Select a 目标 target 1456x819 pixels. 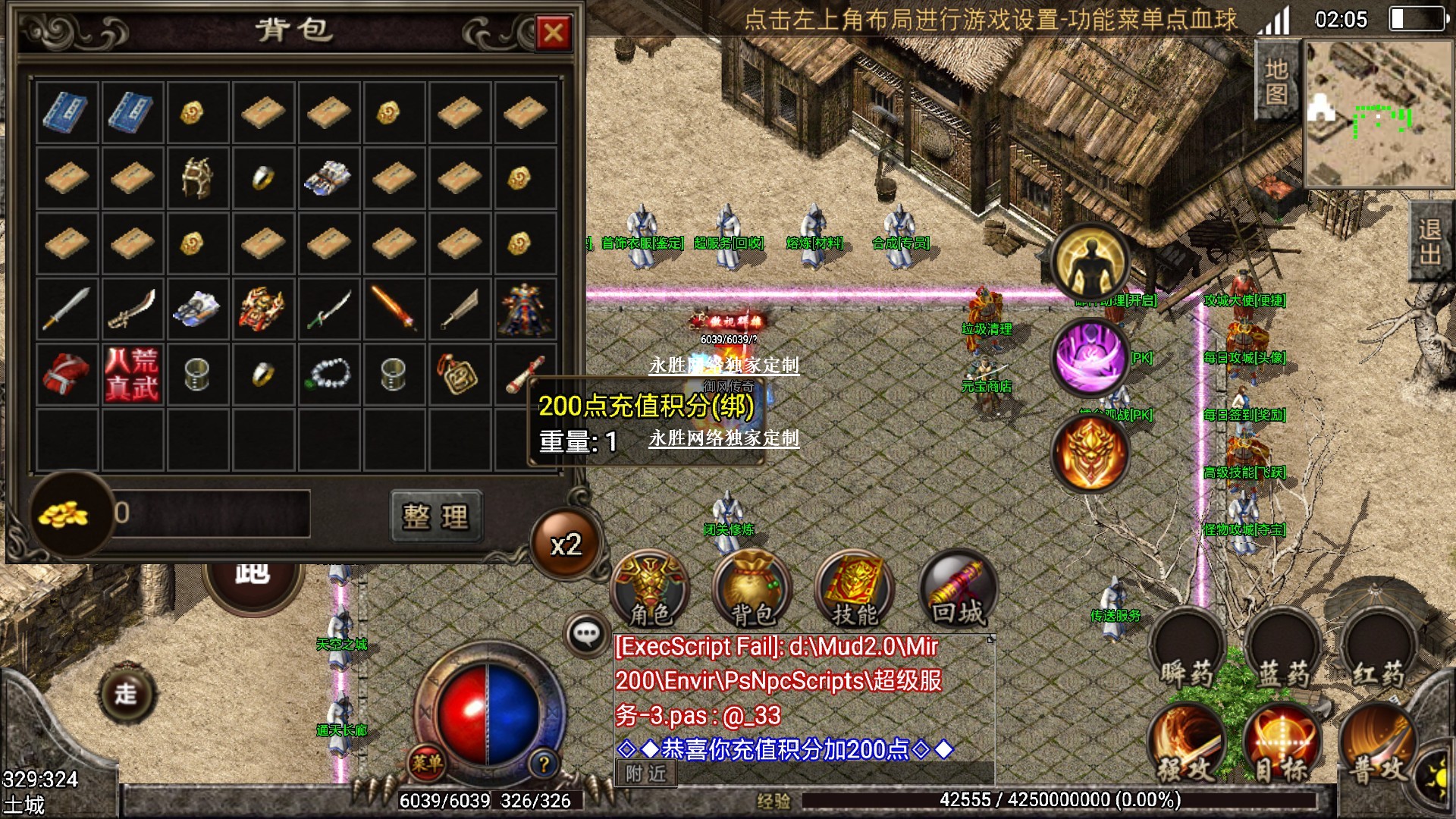click(x=1282, y=747)
